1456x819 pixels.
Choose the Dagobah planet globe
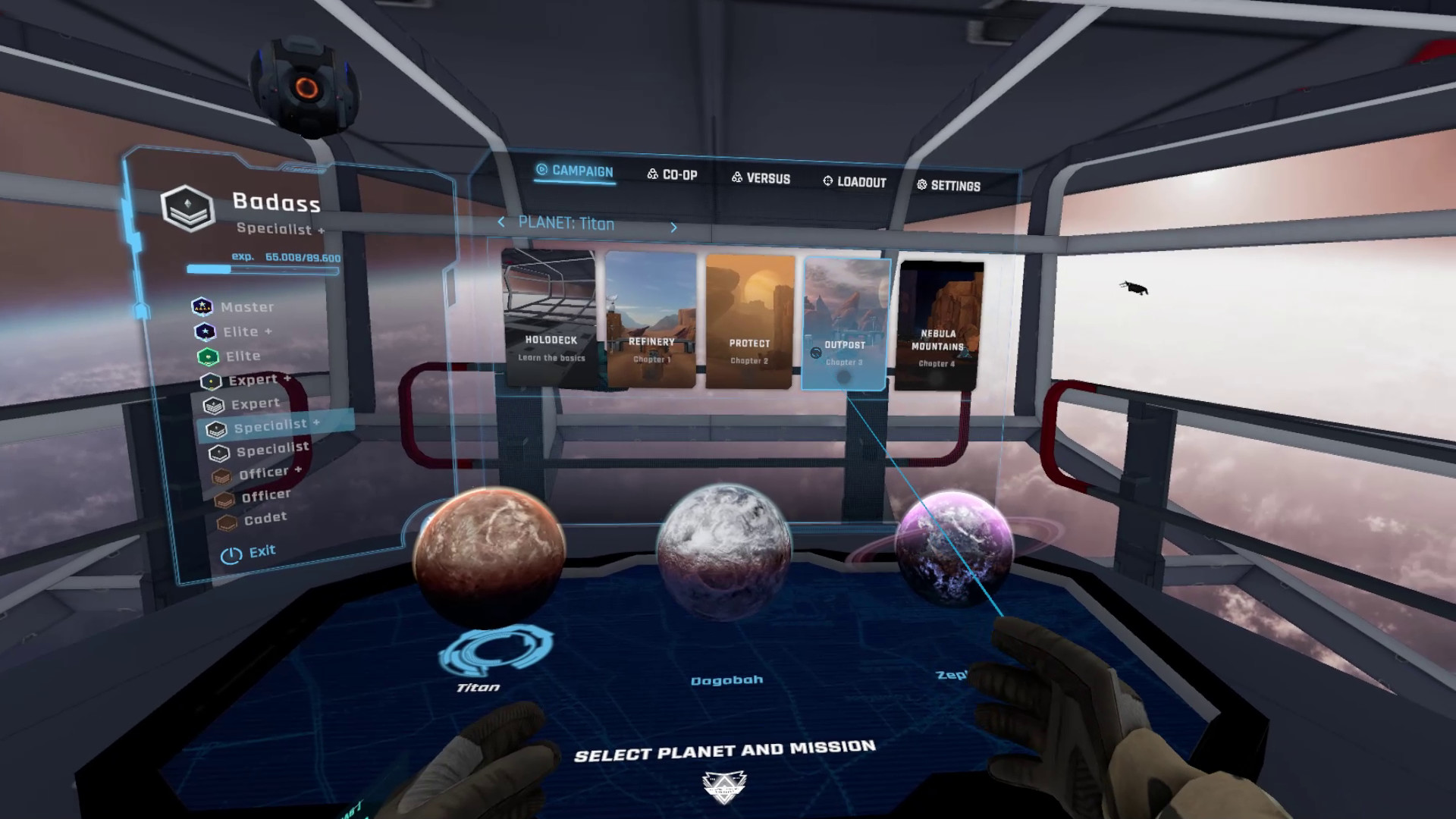point(723,553)
